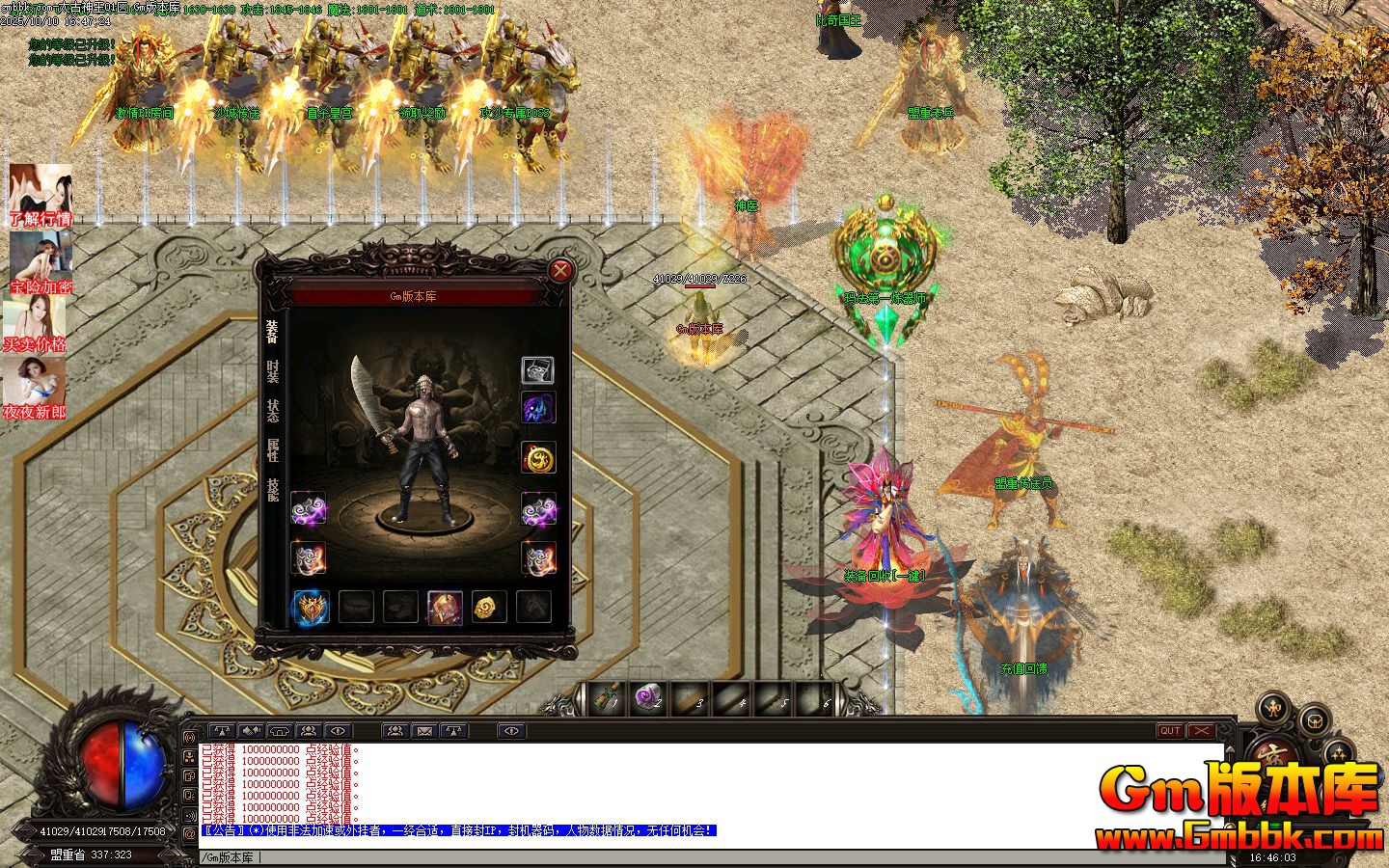This screenshot has width=1389, height=868.
Task: Open the 夜夜新郎 ad thumbnail
Action: (x=35, y=390)
